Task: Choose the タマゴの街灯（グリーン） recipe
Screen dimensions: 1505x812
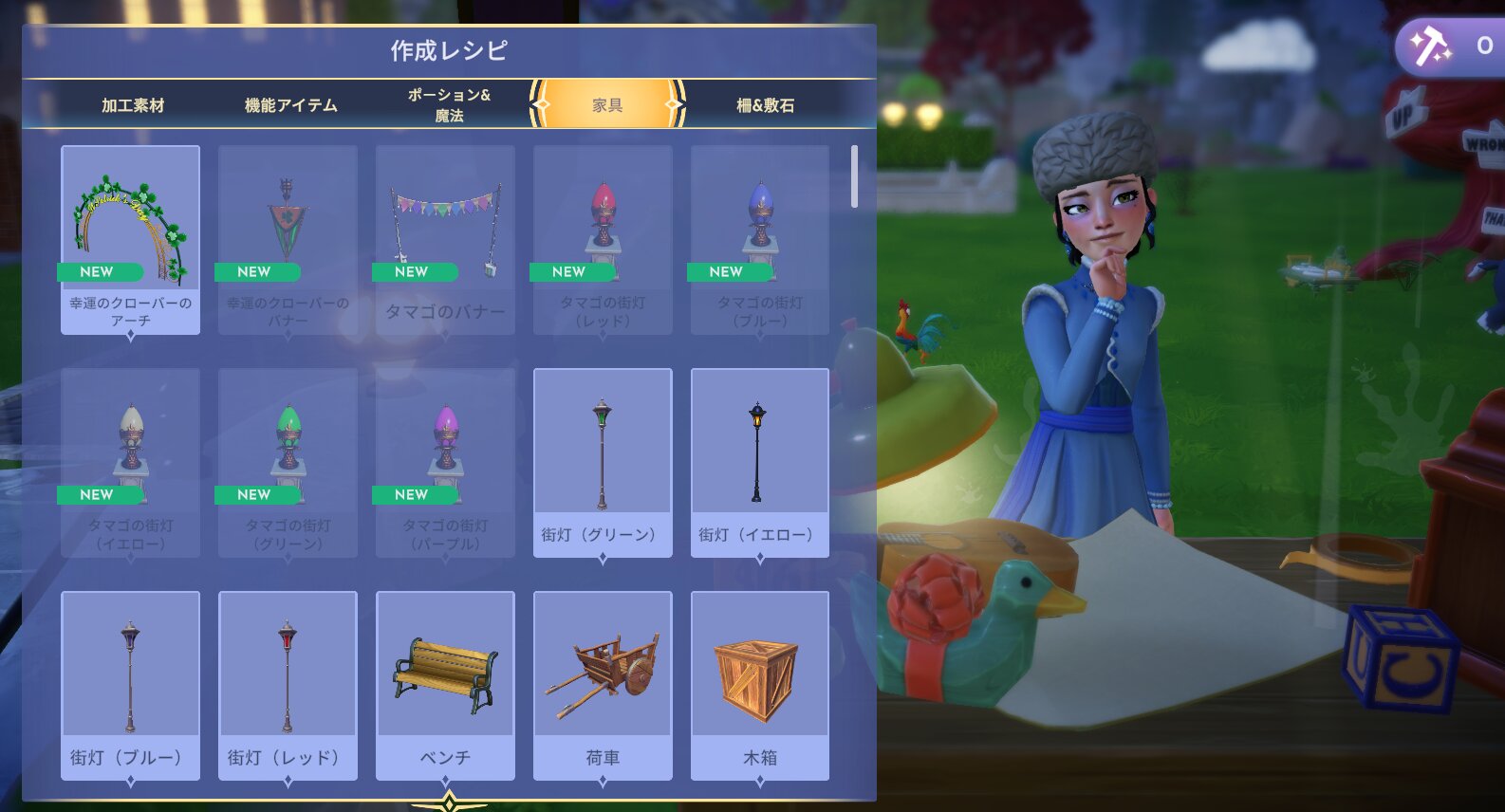Action: pos(288,462)
